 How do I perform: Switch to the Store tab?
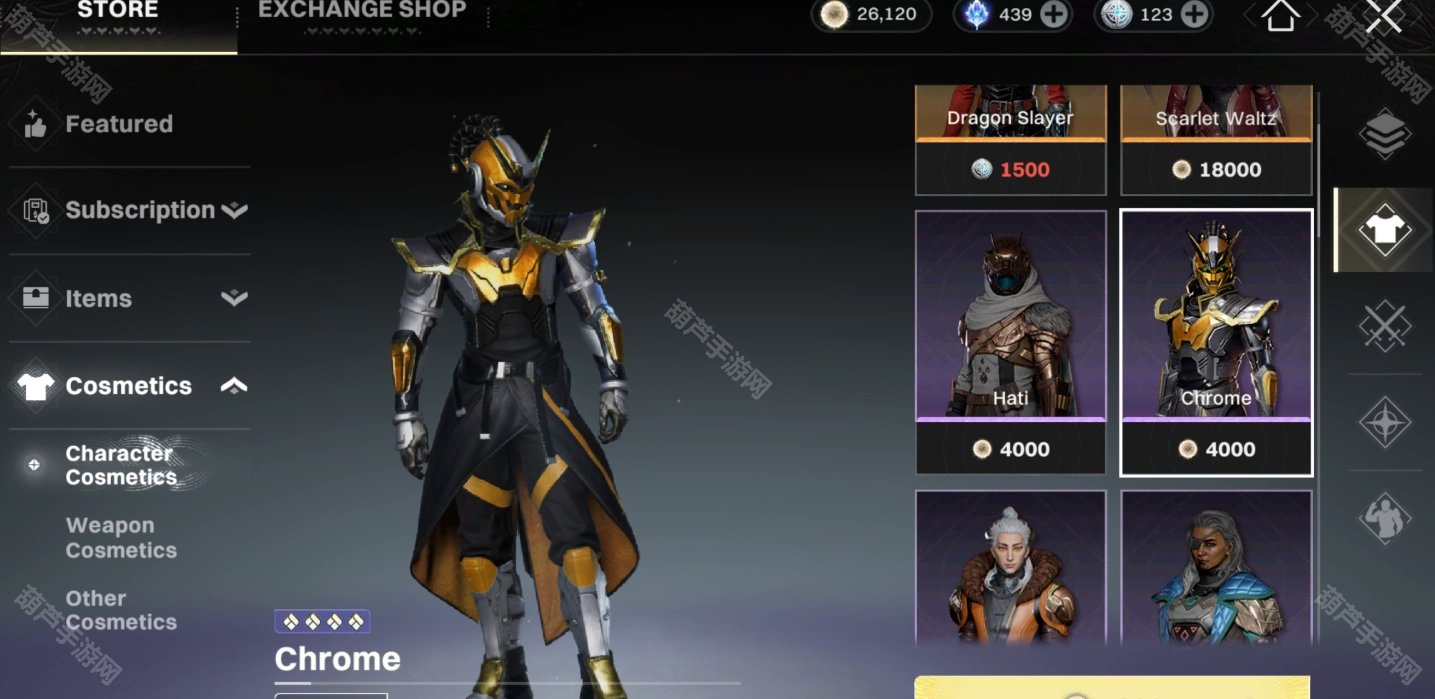[x=118, y=14]
